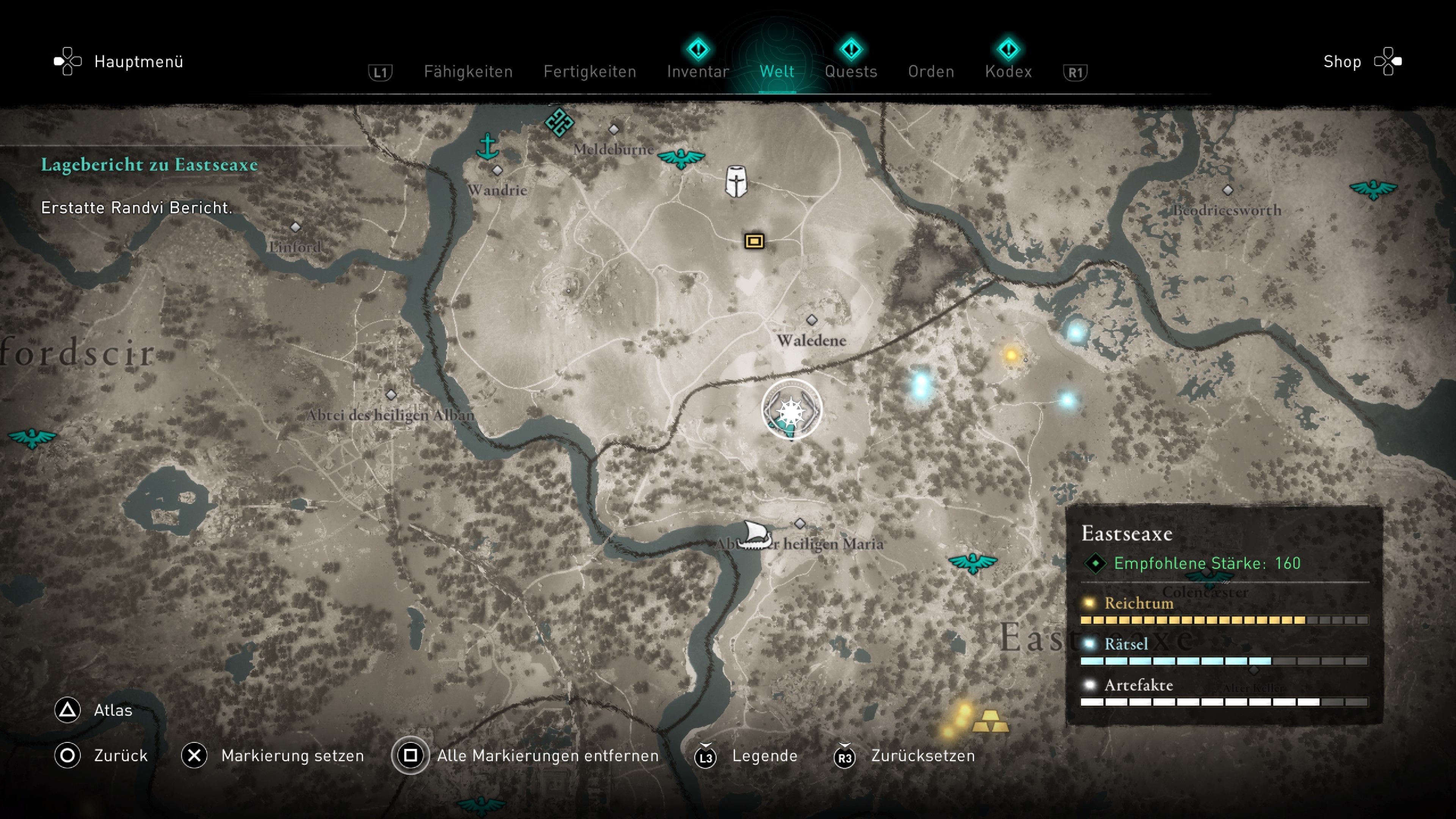
Task: Select the white helmet map marker
Action: [736, 182]
